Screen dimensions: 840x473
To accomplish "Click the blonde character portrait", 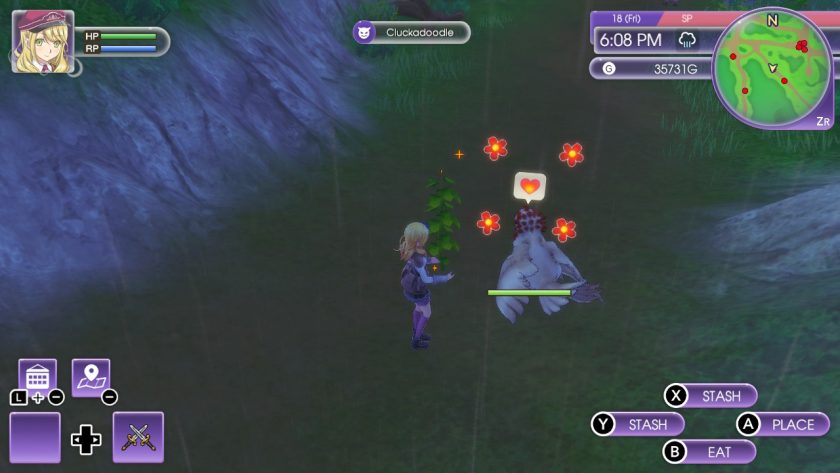I will pyautogui.click(x=42, y=40).
